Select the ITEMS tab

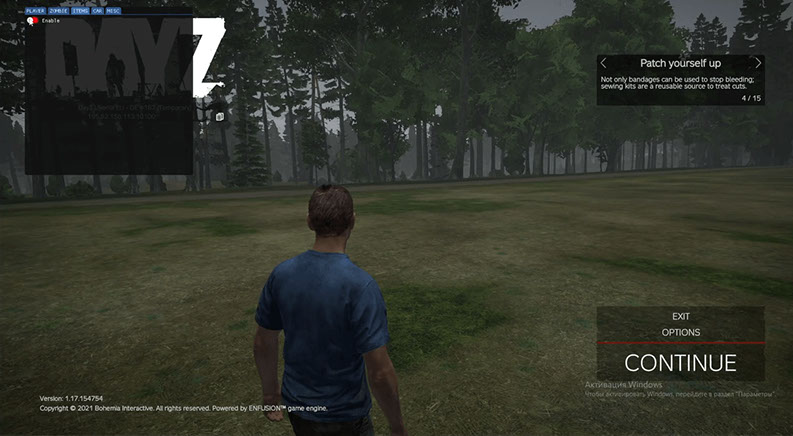[x=80, y=10]
